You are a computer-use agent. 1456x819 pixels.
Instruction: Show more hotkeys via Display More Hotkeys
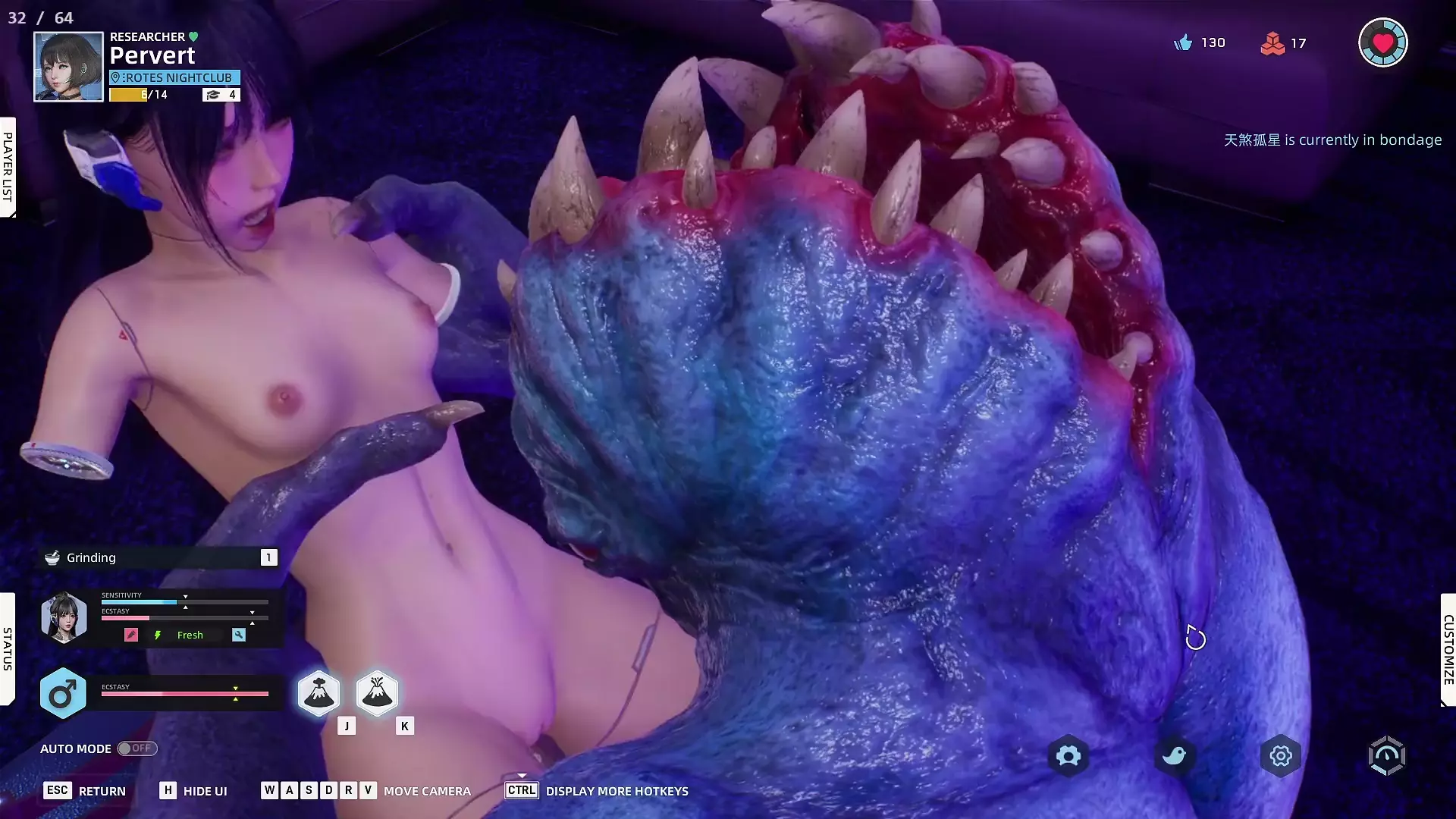(597, 791)
